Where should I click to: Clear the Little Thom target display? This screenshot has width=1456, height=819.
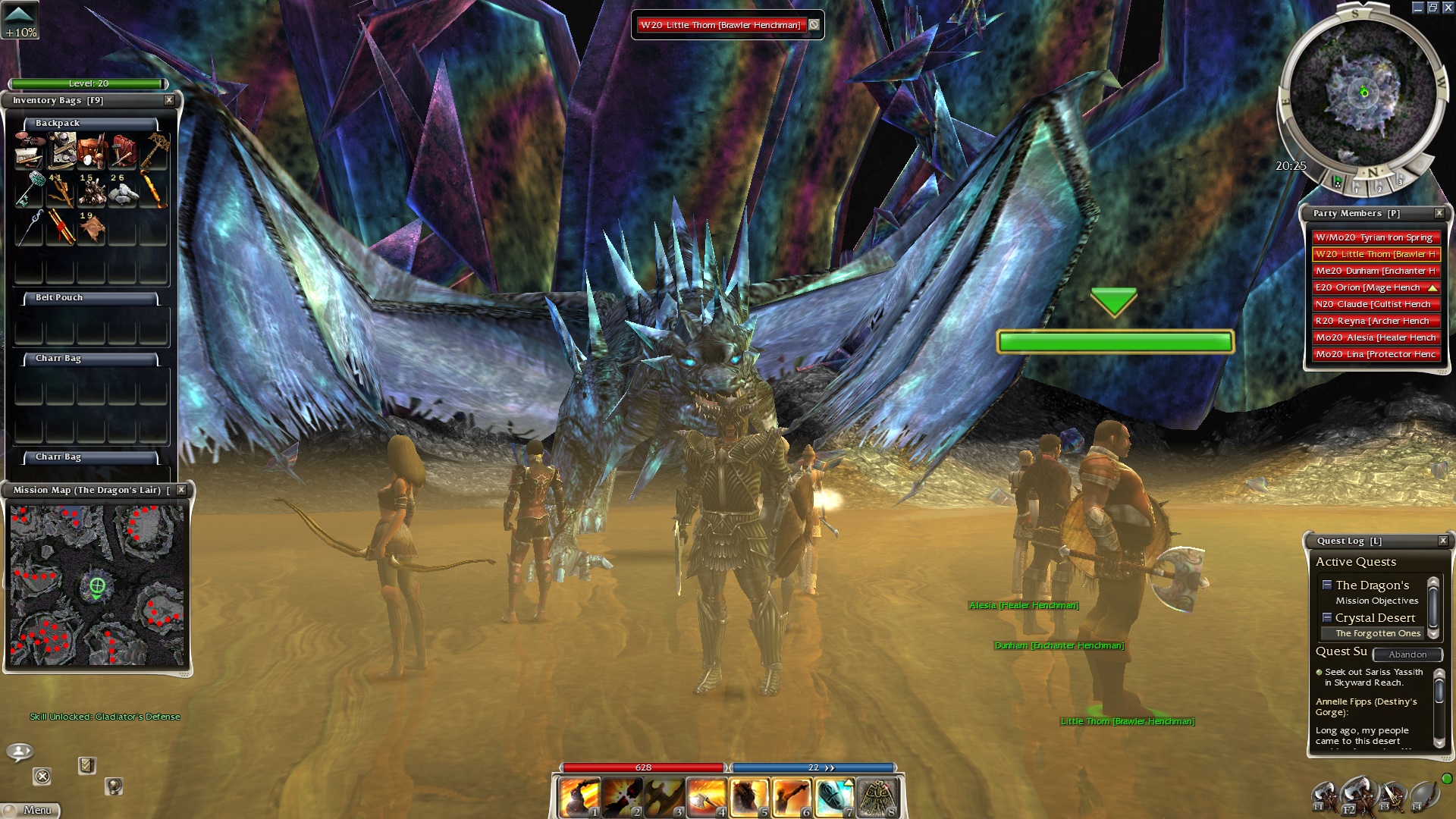(x=814, y=25)
